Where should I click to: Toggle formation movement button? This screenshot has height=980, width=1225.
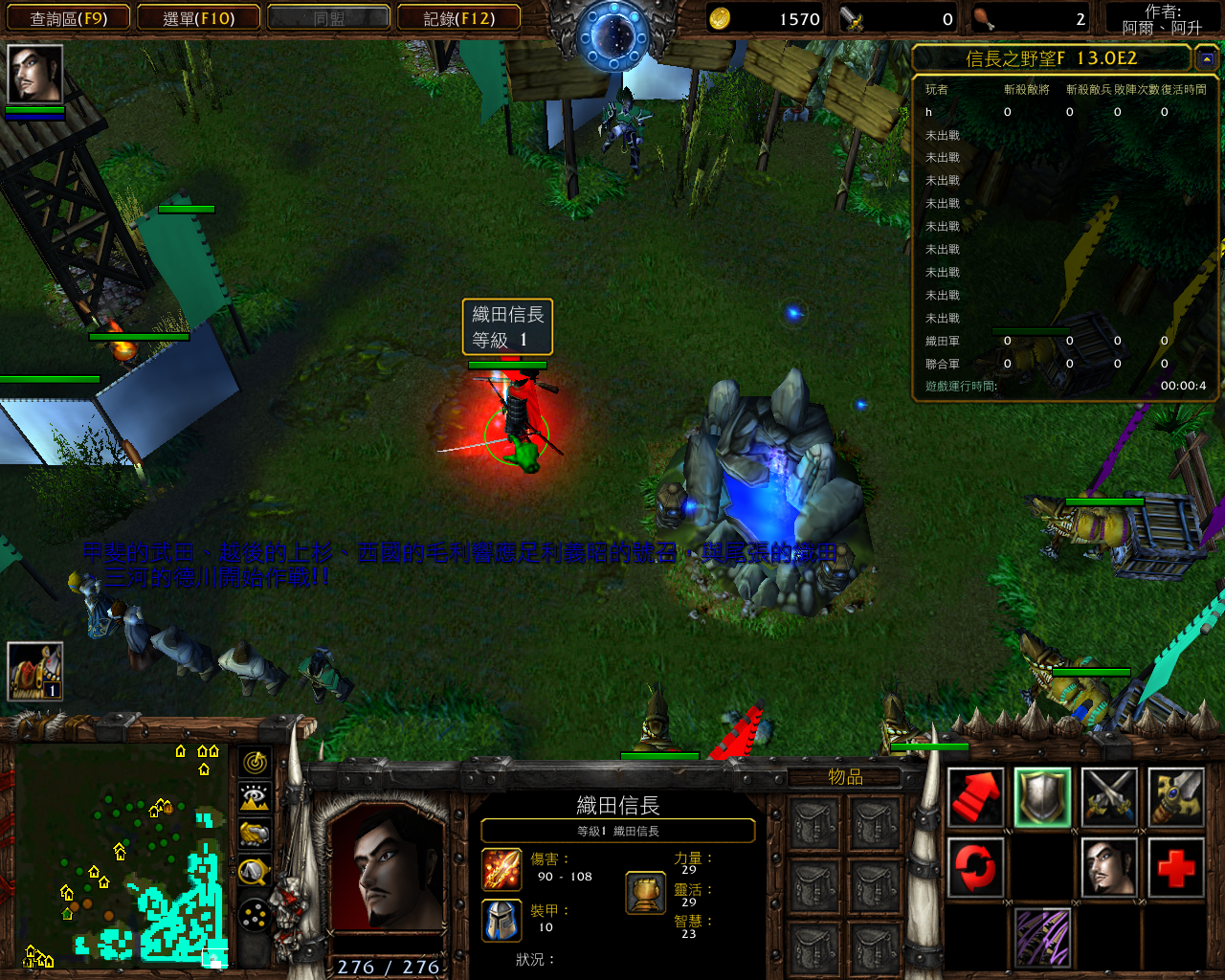255,917
